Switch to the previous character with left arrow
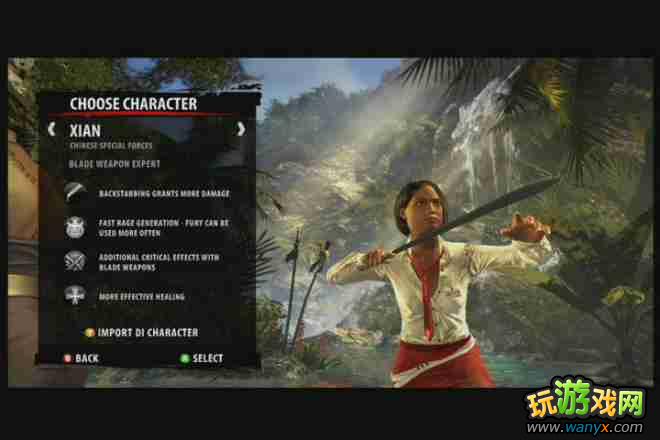Viewport: 660px width, 440px height. [51, 129]
